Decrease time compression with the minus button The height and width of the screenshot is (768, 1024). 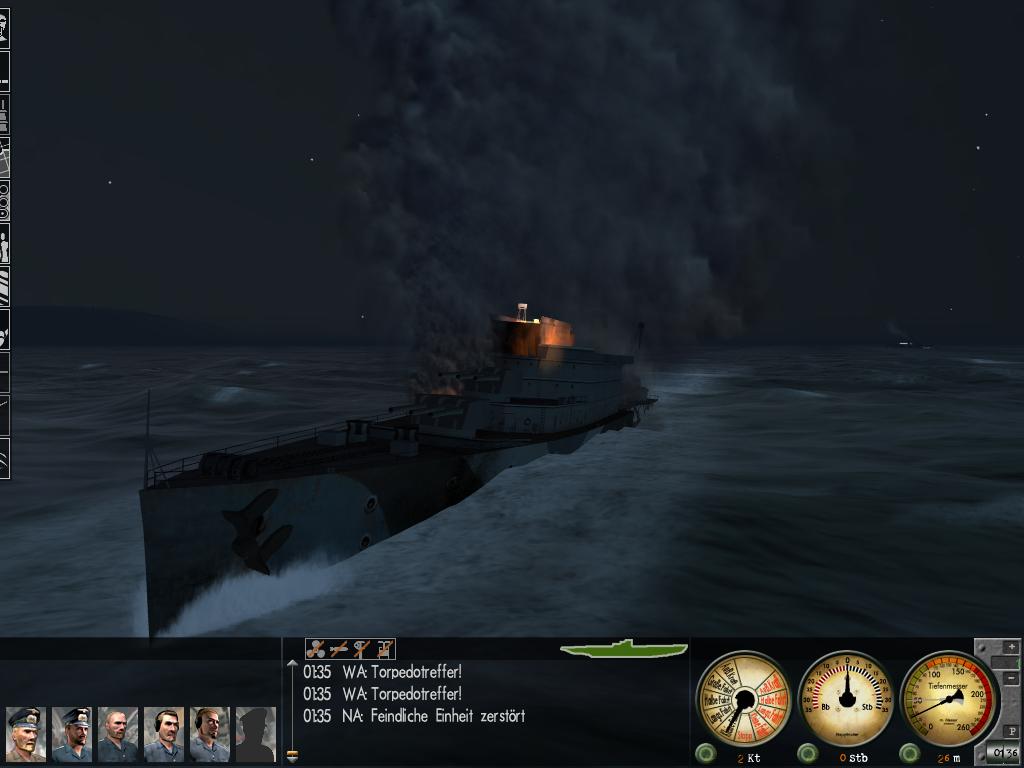[x=1012, y=679]
